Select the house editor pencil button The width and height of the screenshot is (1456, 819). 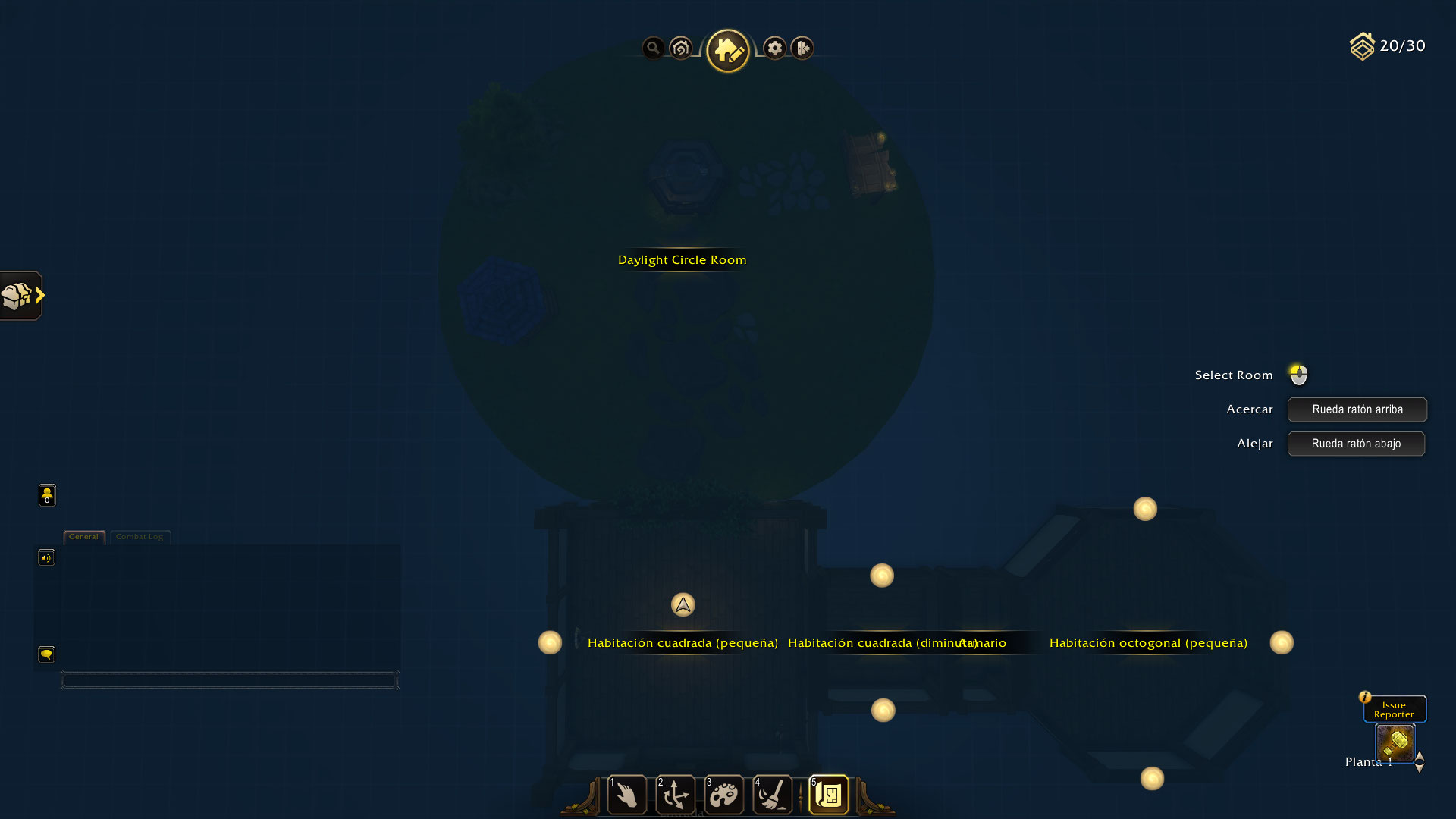pyautogui.click(x=728, y=51)
